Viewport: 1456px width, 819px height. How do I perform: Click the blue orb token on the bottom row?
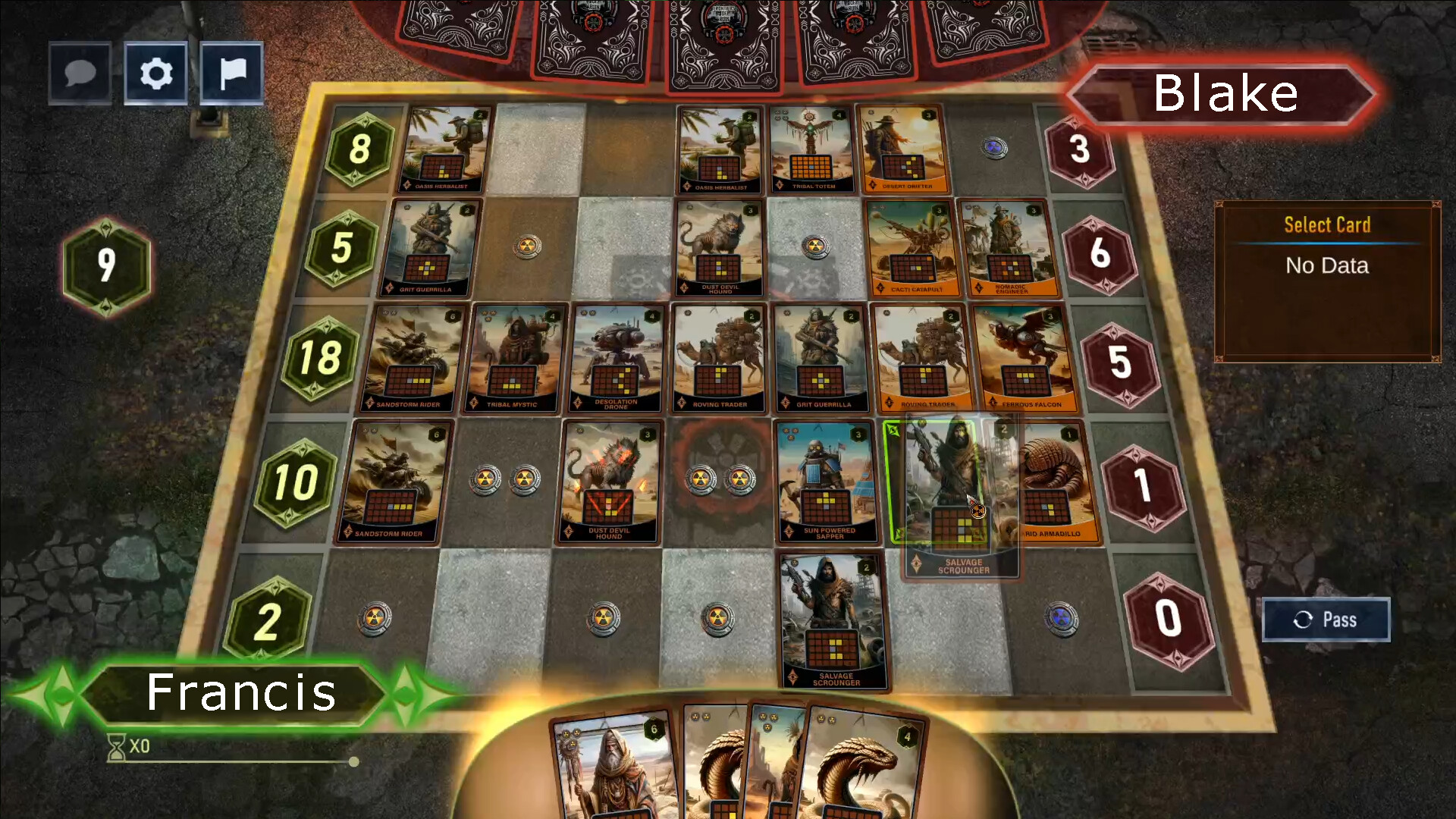(1060, 618)
